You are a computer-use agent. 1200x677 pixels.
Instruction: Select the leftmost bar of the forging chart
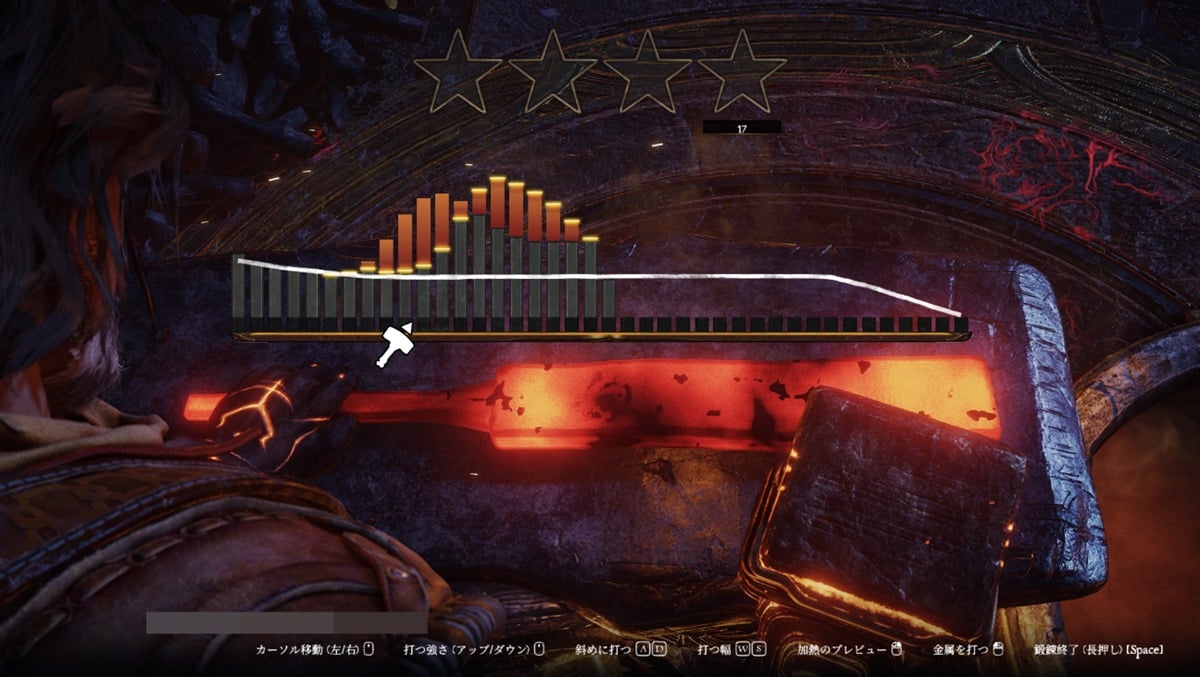click(239, 295)
